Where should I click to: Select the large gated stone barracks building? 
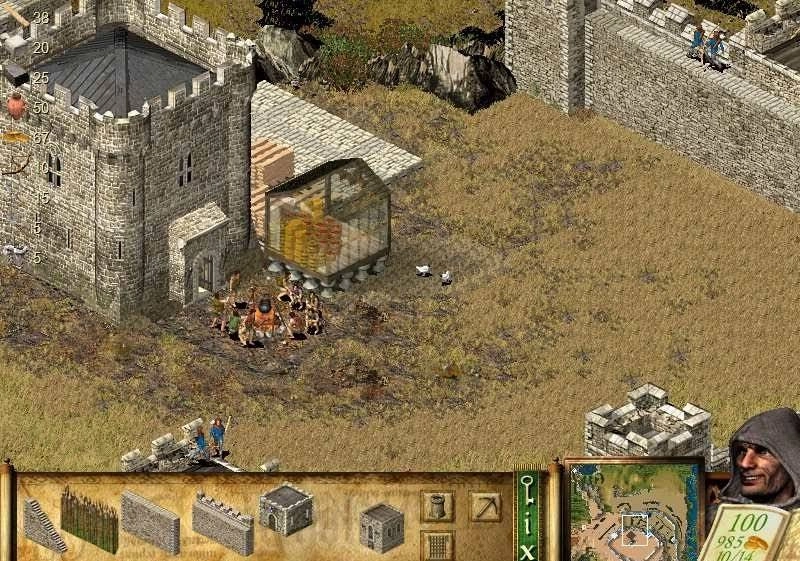(x=286, y=508)
